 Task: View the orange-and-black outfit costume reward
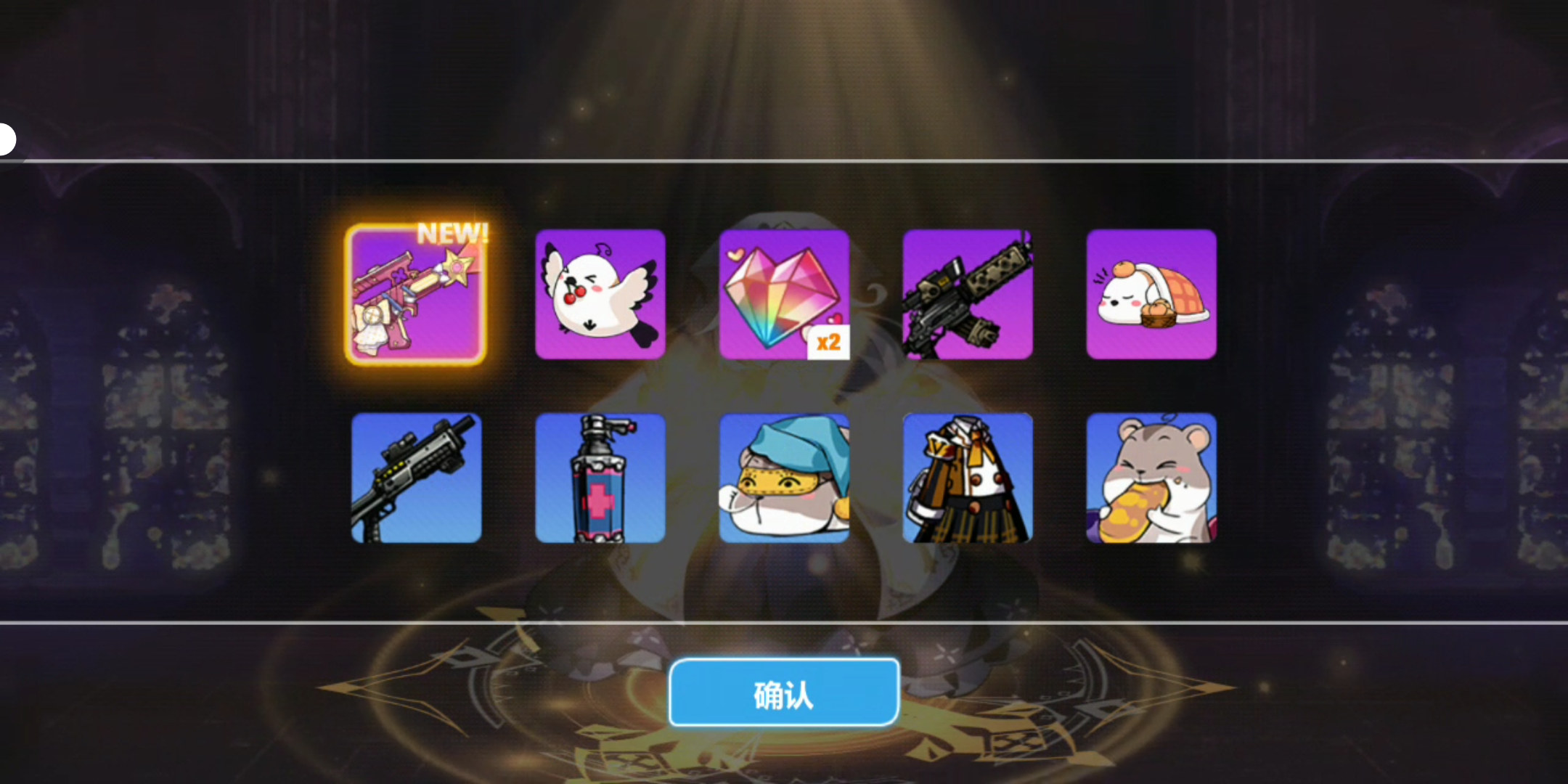point(969,478)
